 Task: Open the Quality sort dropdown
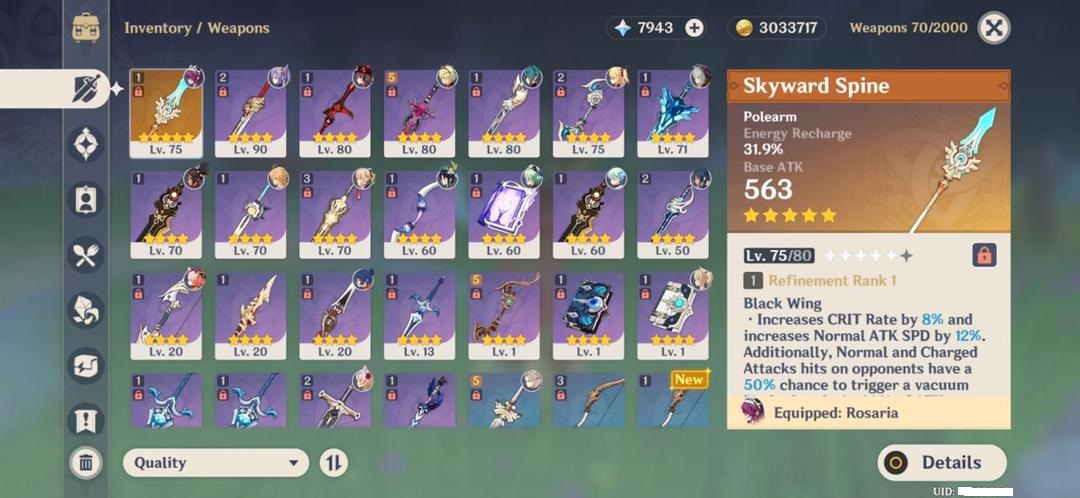(215, 462)
